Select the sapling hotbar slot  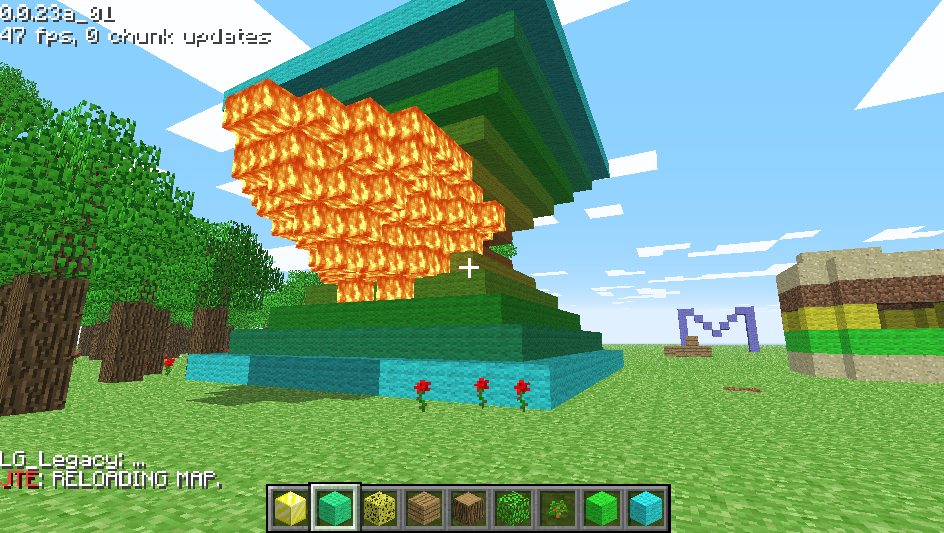pos(556,509)
